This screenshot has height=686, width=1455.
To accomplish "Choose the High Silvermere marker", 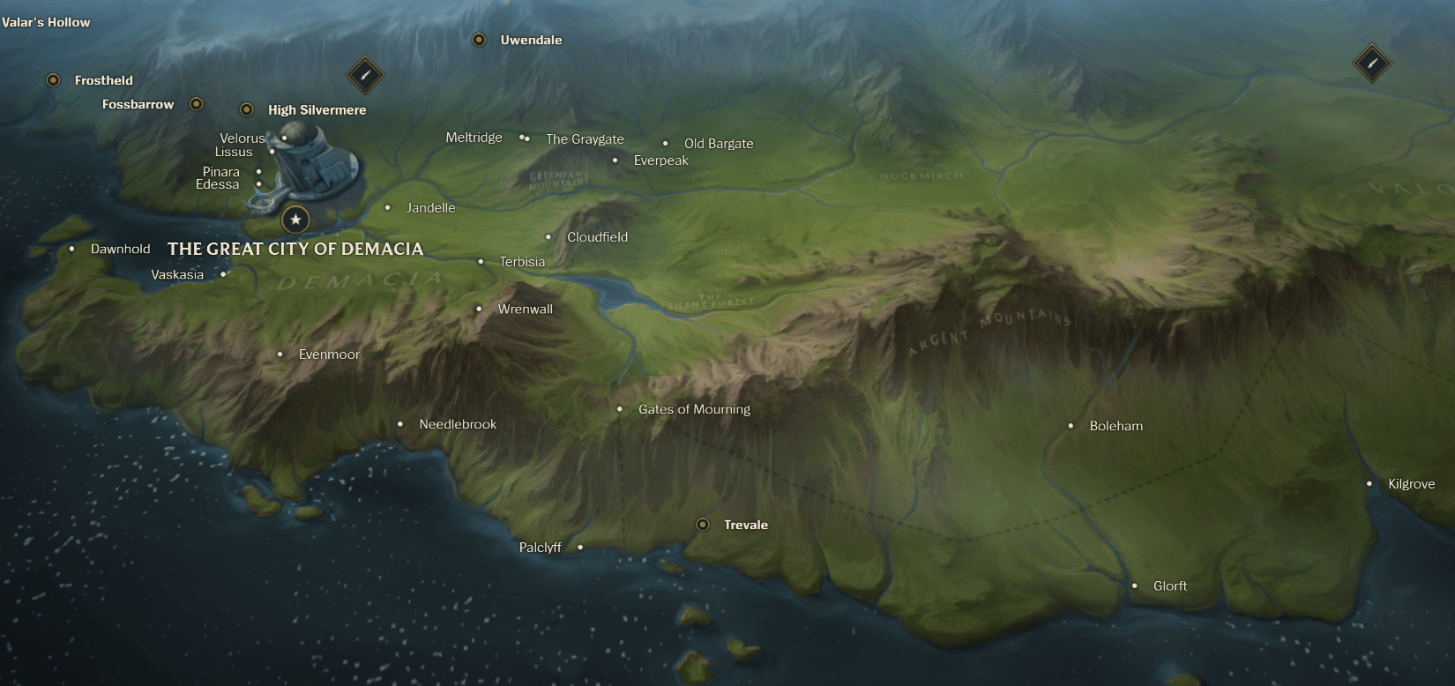I will coord(247,110).
